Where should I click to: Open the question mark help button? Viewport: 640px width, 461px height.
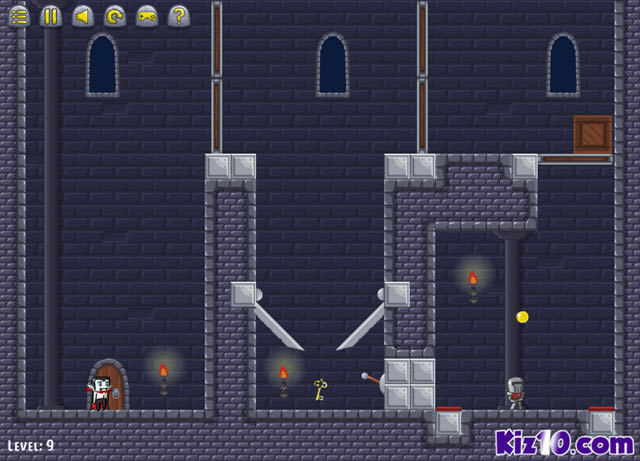179,15
